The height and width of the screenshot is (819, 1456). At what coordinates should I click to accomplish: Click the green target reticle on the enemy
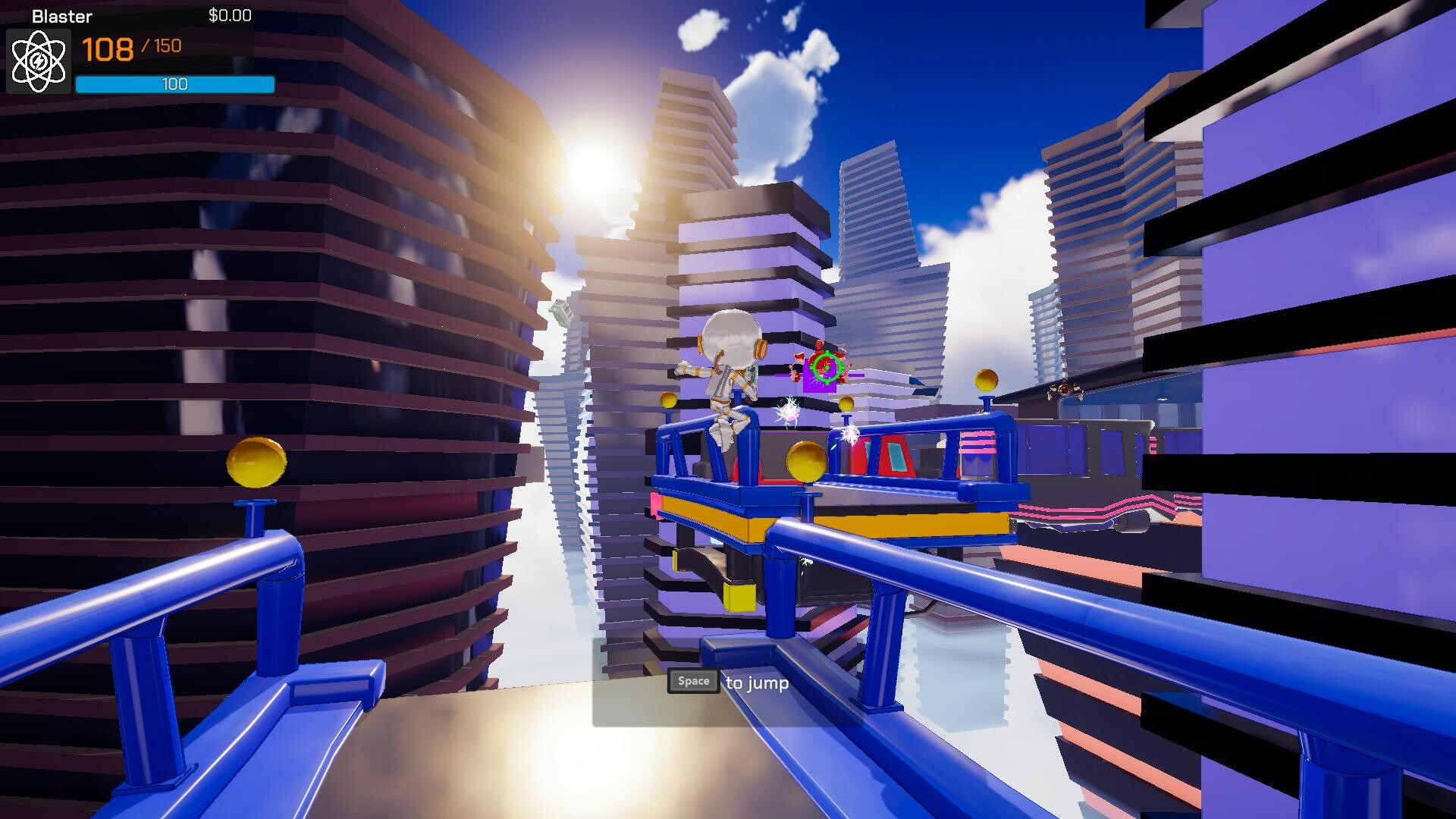tap(827, 367)
